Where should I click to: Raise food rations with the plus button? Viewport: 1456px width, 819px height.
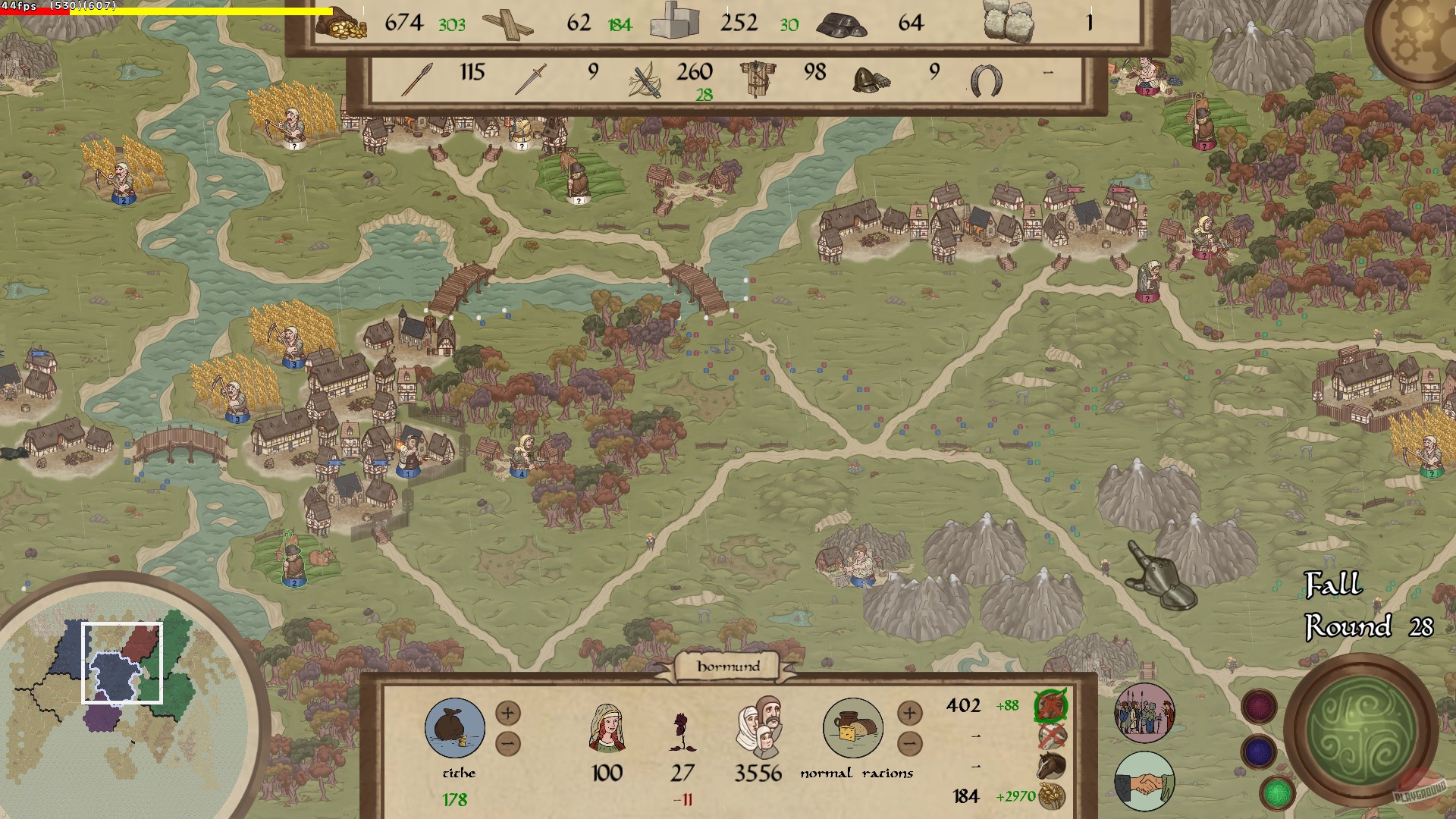tap(910, 713)
